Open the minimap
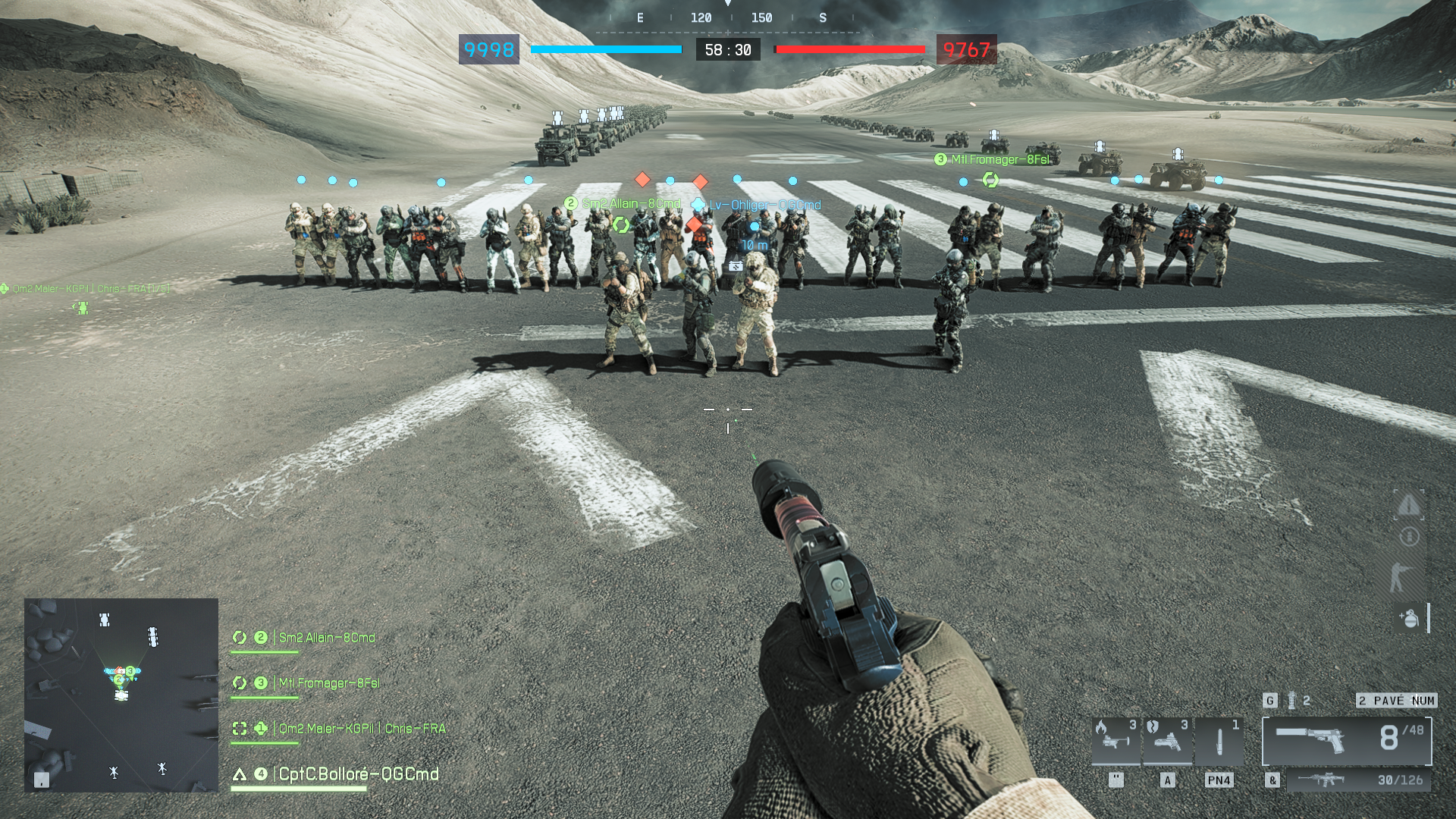1456x819 pixels. point(121,695)
